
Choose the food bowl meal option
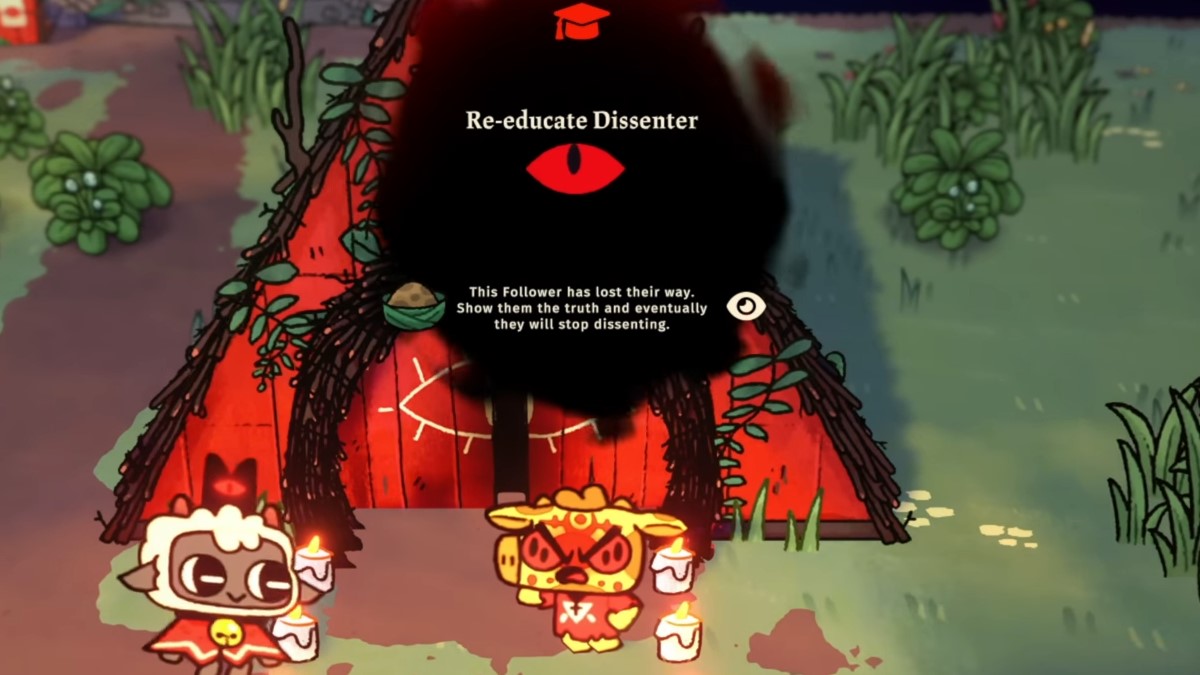(x=414, y=305)
